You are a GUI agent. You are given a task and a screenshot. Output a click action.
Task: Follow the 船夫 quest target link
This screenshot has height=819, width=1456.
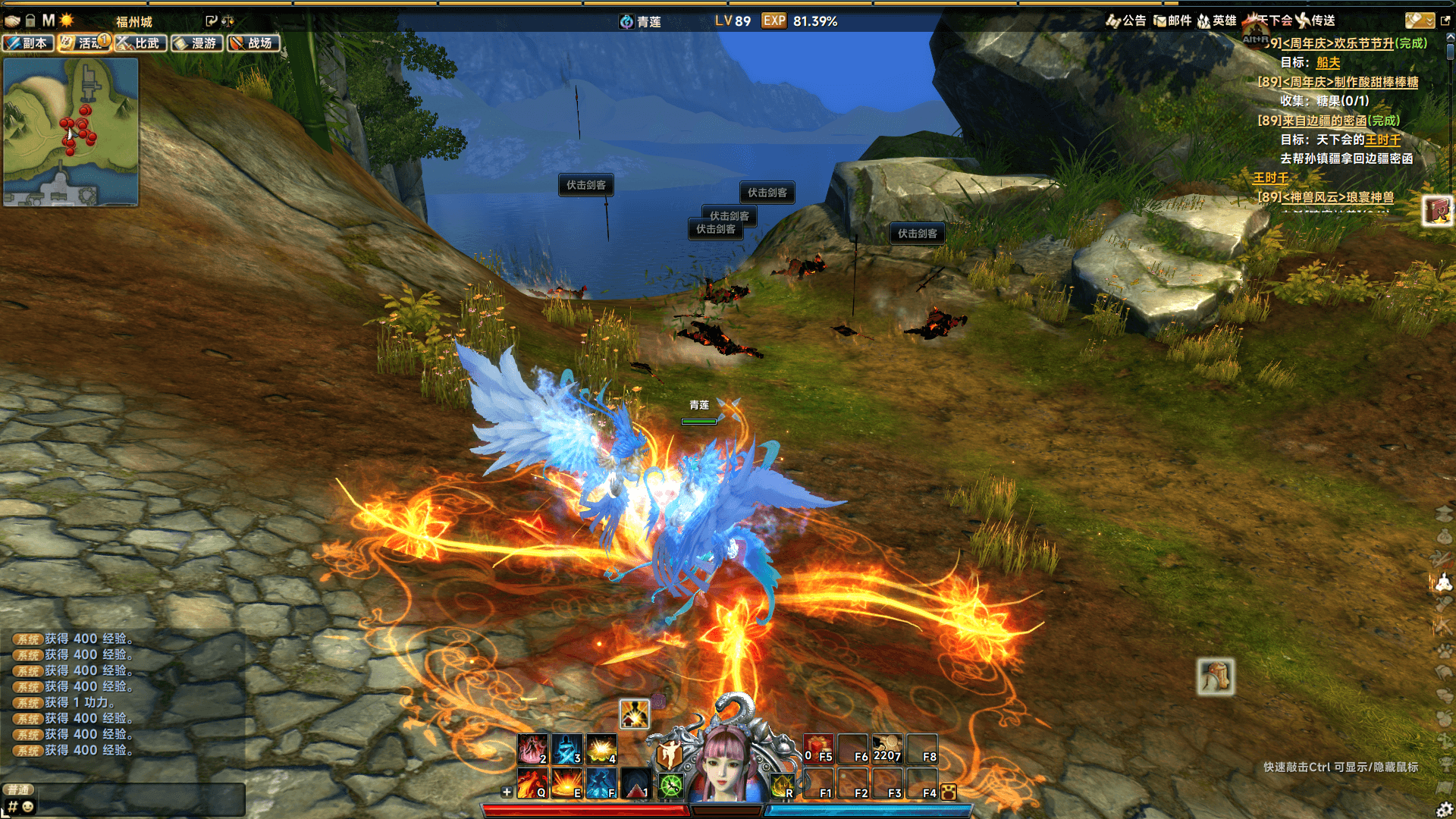click(x=1328, y=63)
